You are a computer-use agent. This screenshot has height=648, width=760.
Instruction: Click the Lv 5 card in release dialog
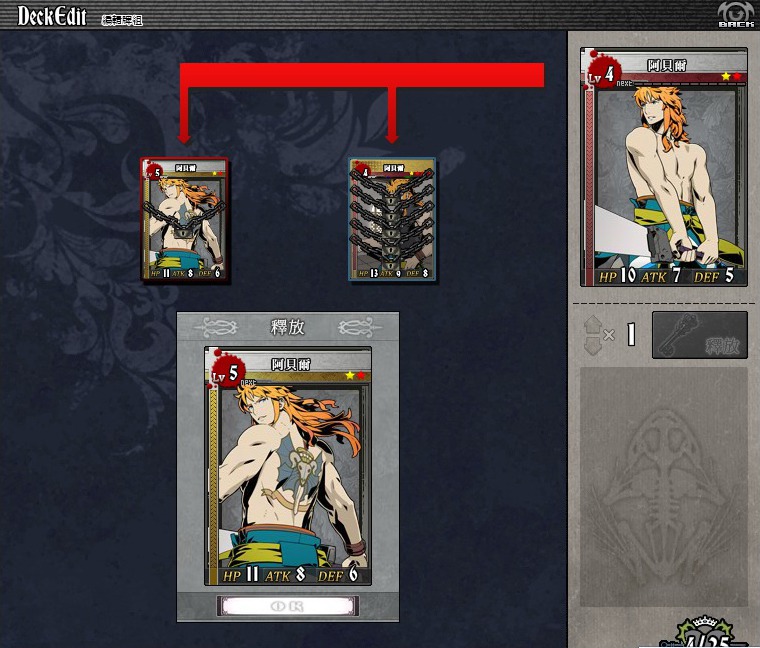pos(288,467)
